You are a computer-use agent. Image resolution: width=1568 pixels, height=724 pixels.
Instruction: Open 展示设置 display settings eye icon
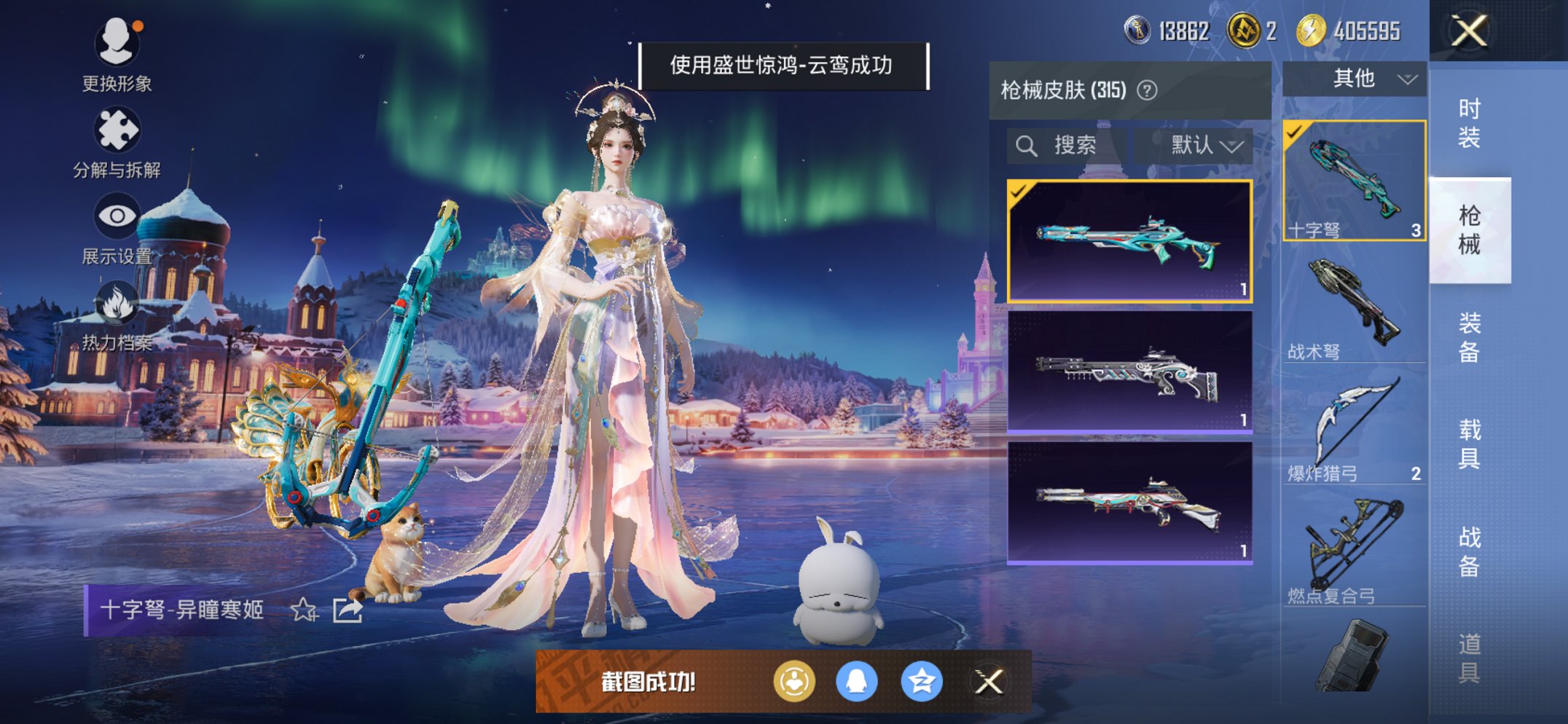pos(119,215)
